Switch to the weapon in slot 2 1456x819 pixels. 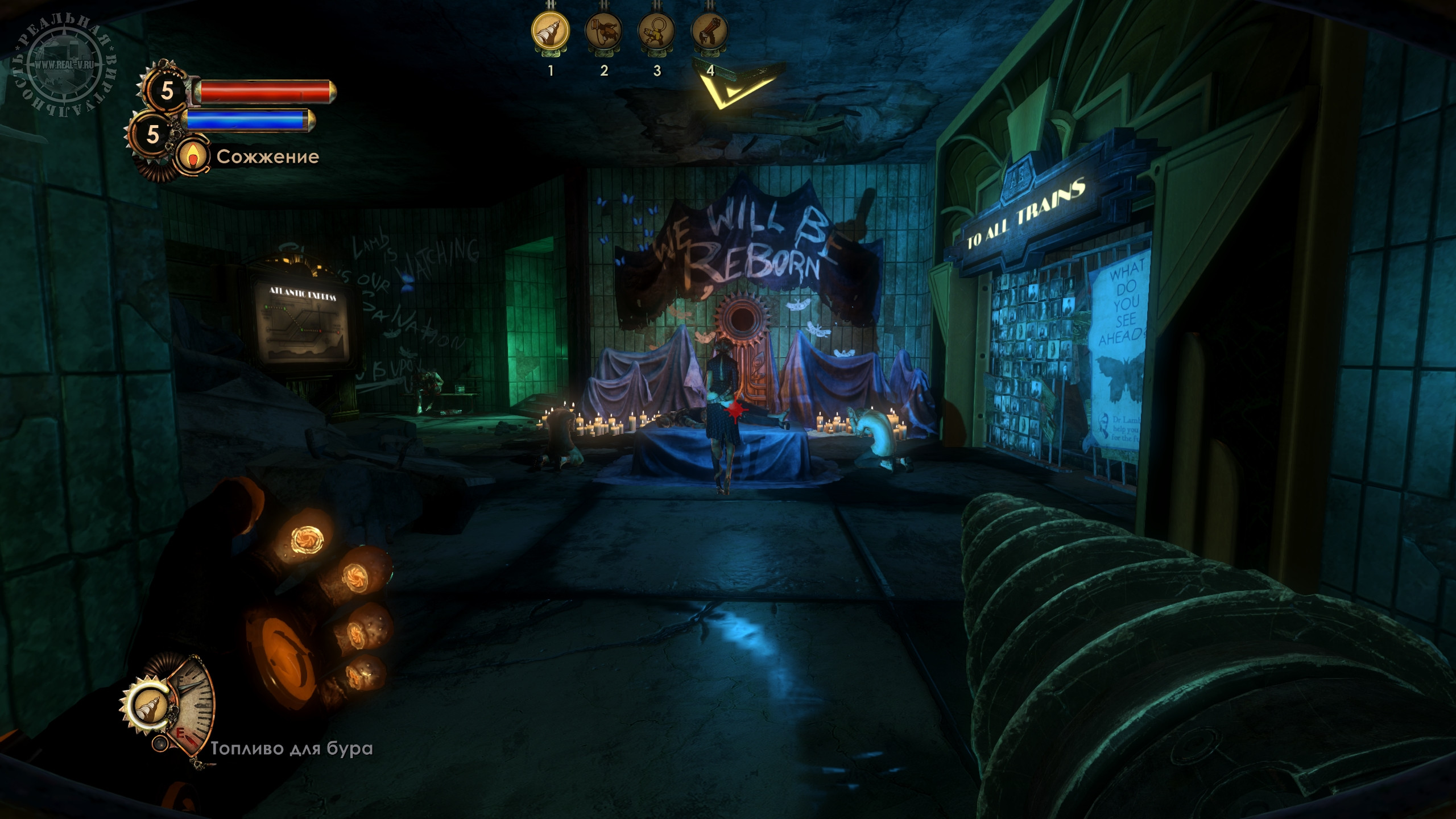click(x=603, y=31)
